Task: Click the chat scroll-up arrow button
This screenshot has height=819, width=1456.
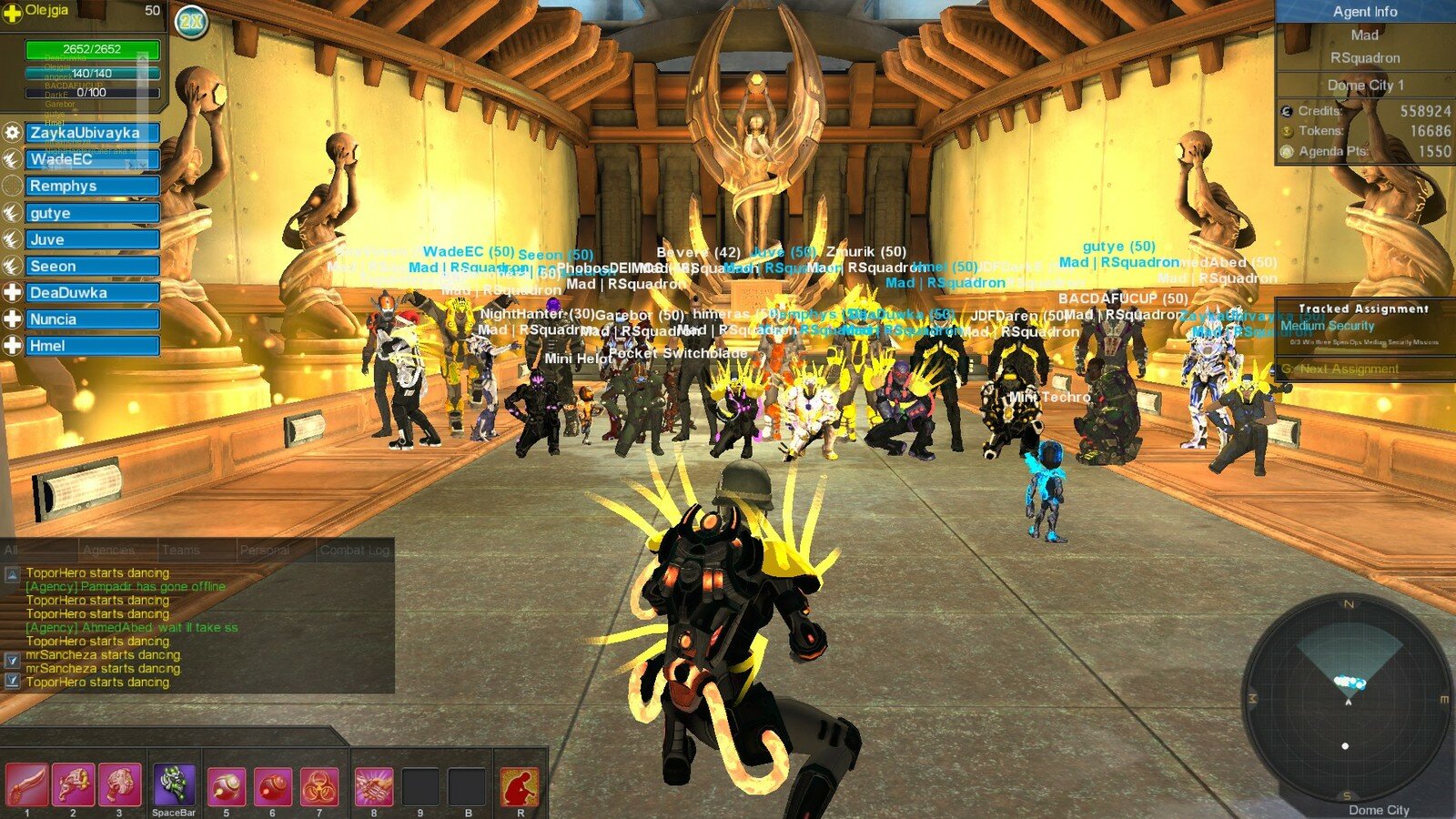Action: point(12,574)
